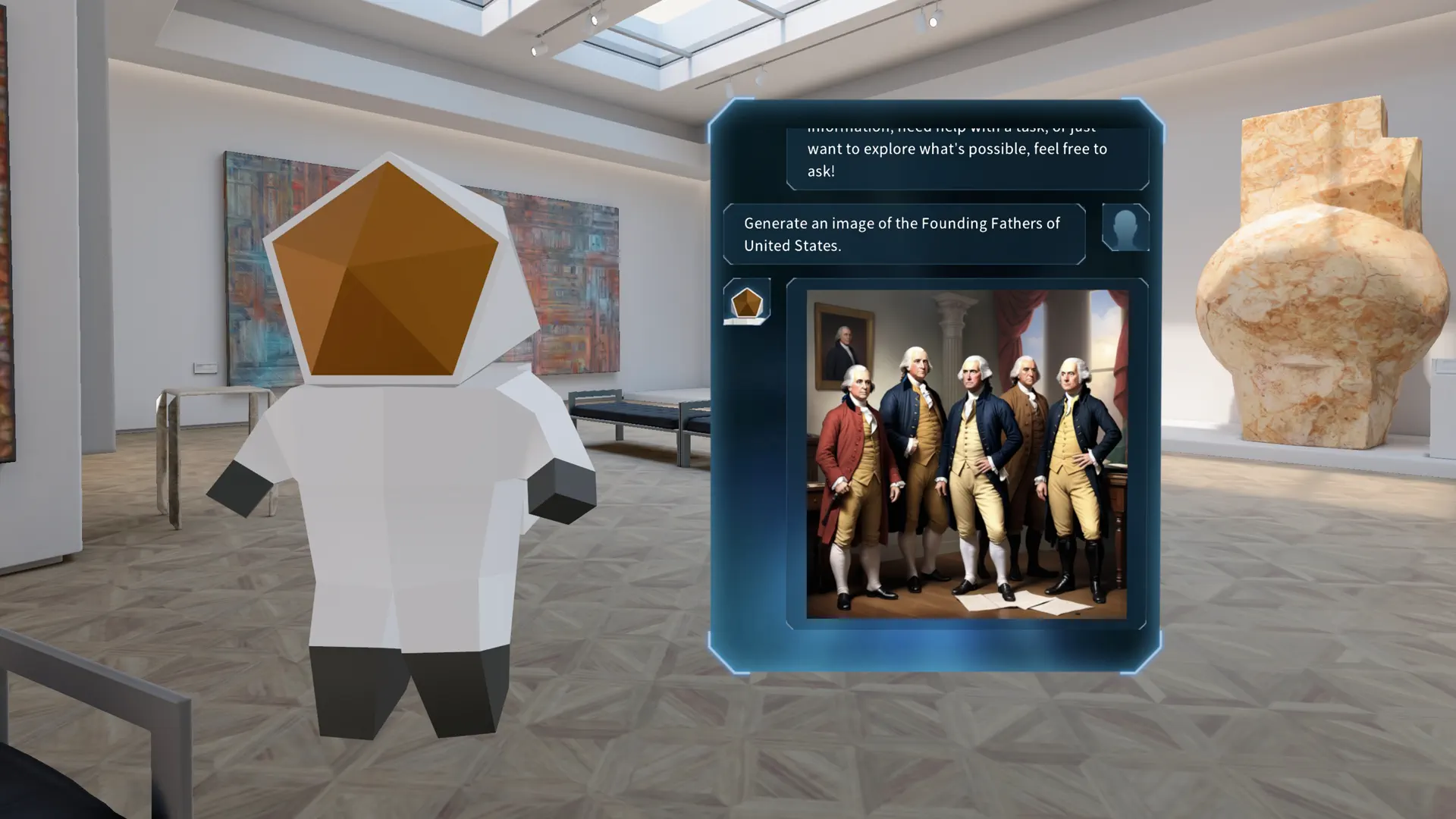Select the "Generate an image" user message bubble

pyautogui.click(x=902, y=234)
